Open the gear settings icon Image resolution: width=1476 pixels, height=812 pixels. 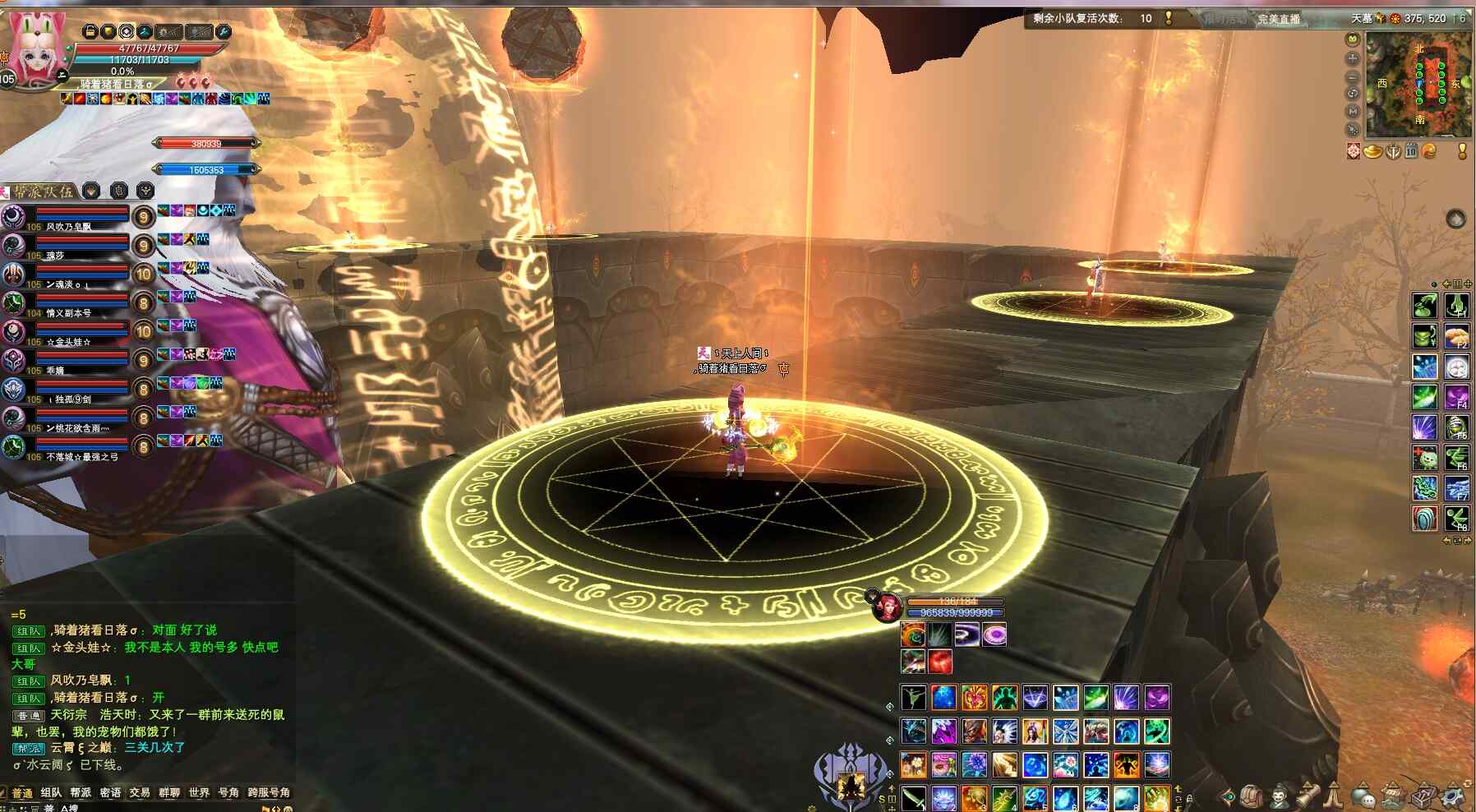point(1453,796)
